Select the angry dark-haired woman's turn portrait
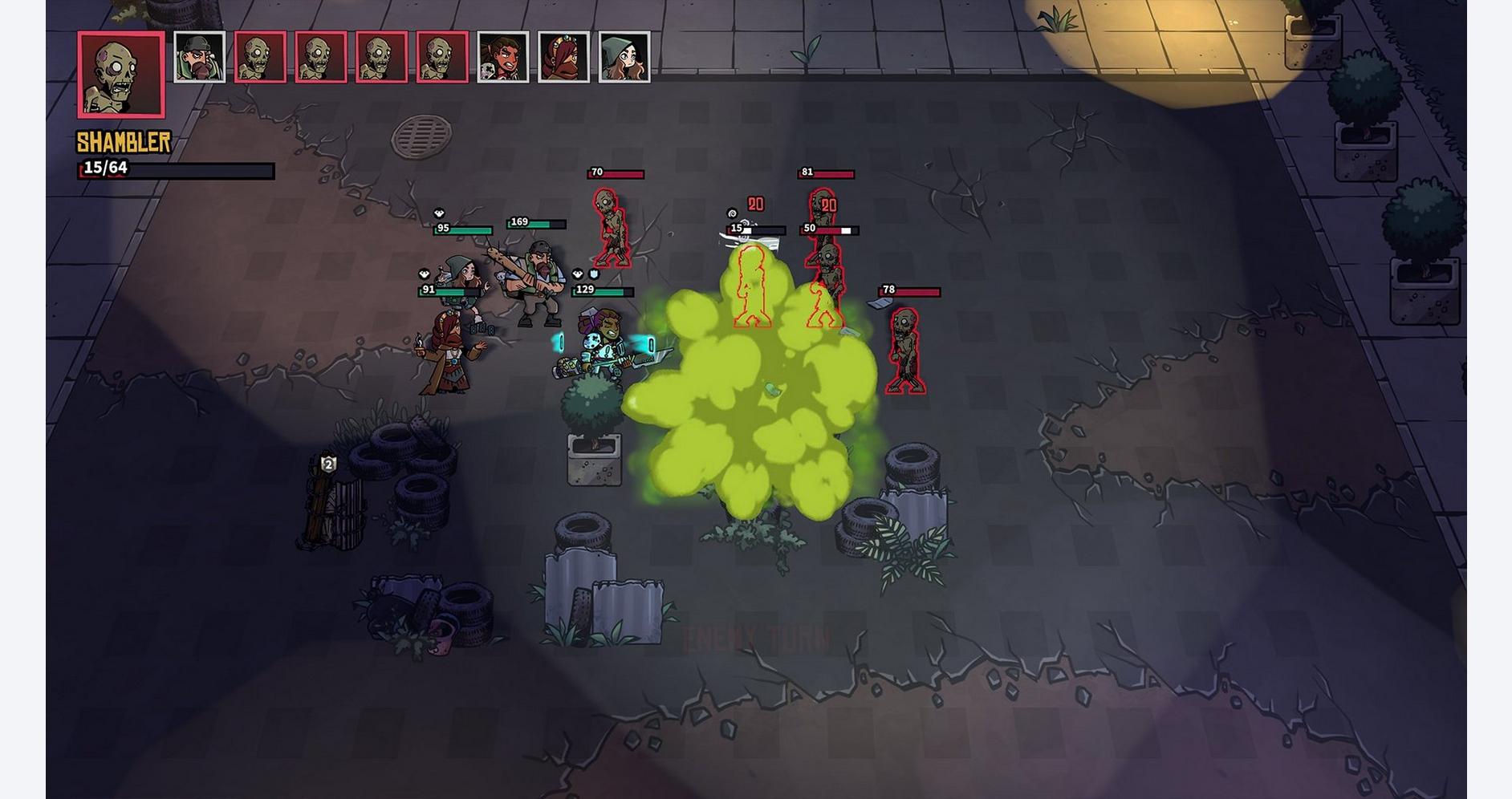Viewport: 1512px width, 799px height. point(502,57)
